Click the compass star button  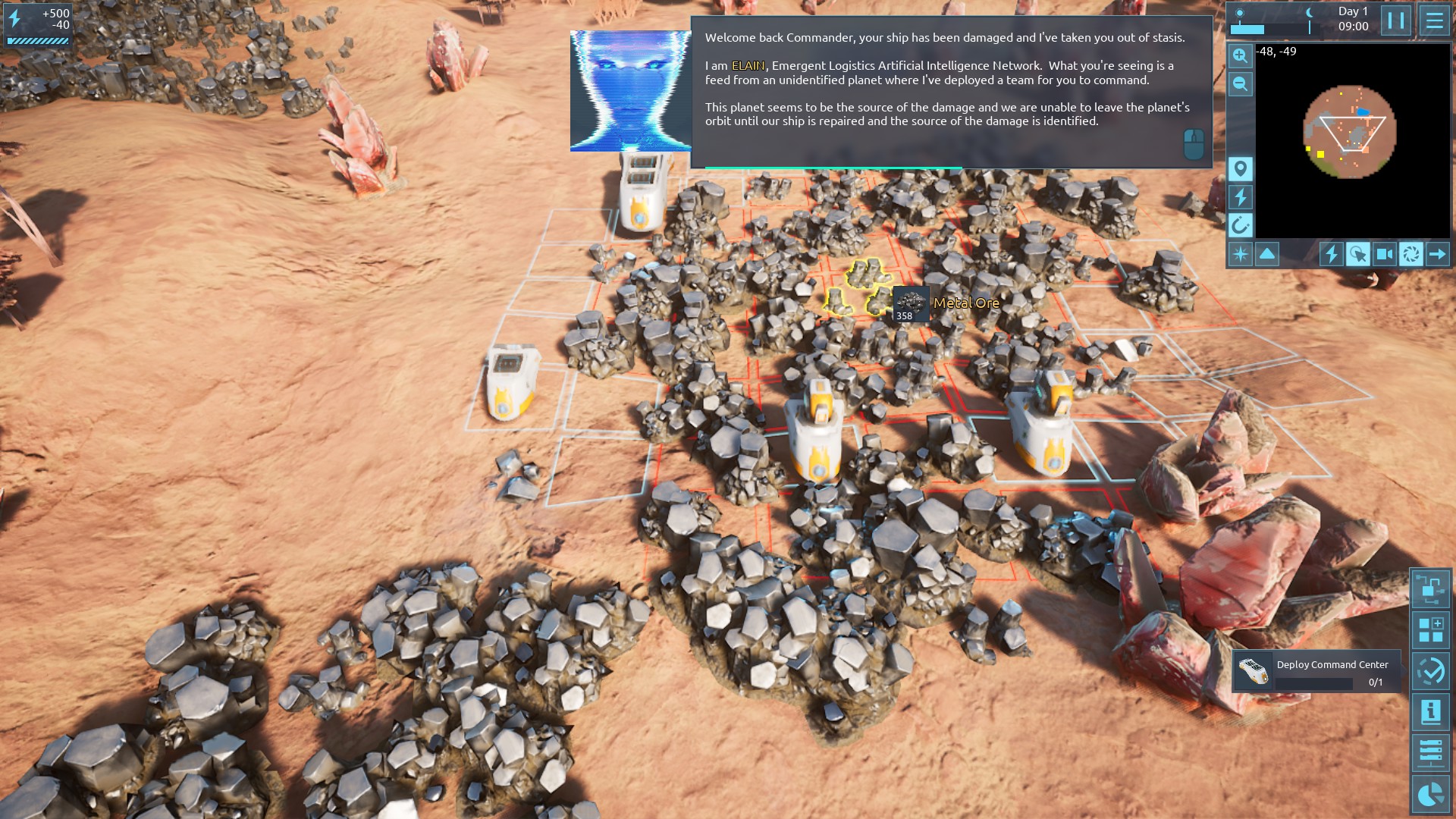point(1241,254)
